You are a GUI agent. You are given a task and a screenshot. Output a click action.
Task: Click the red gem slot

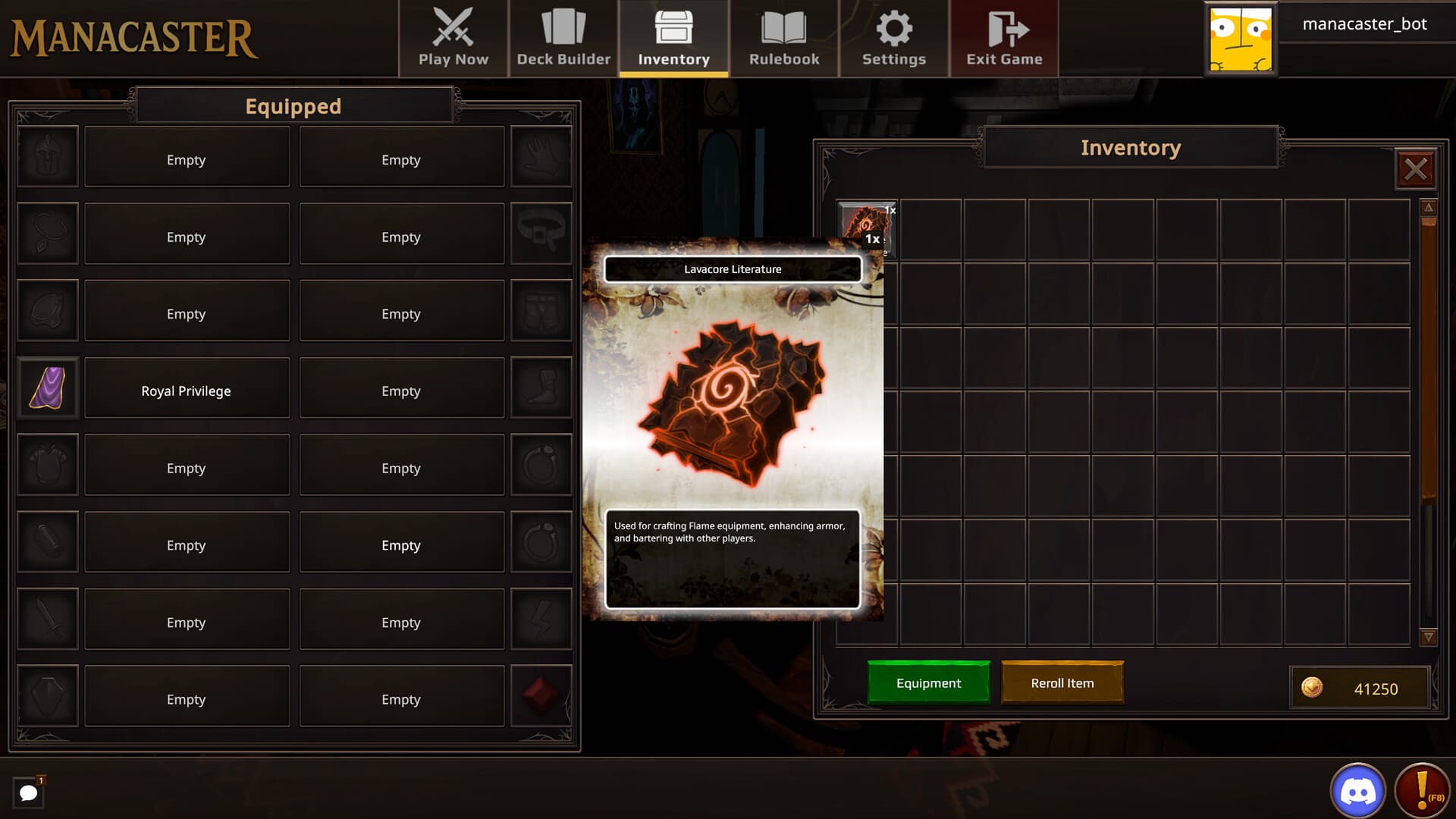tap(541, 695)
